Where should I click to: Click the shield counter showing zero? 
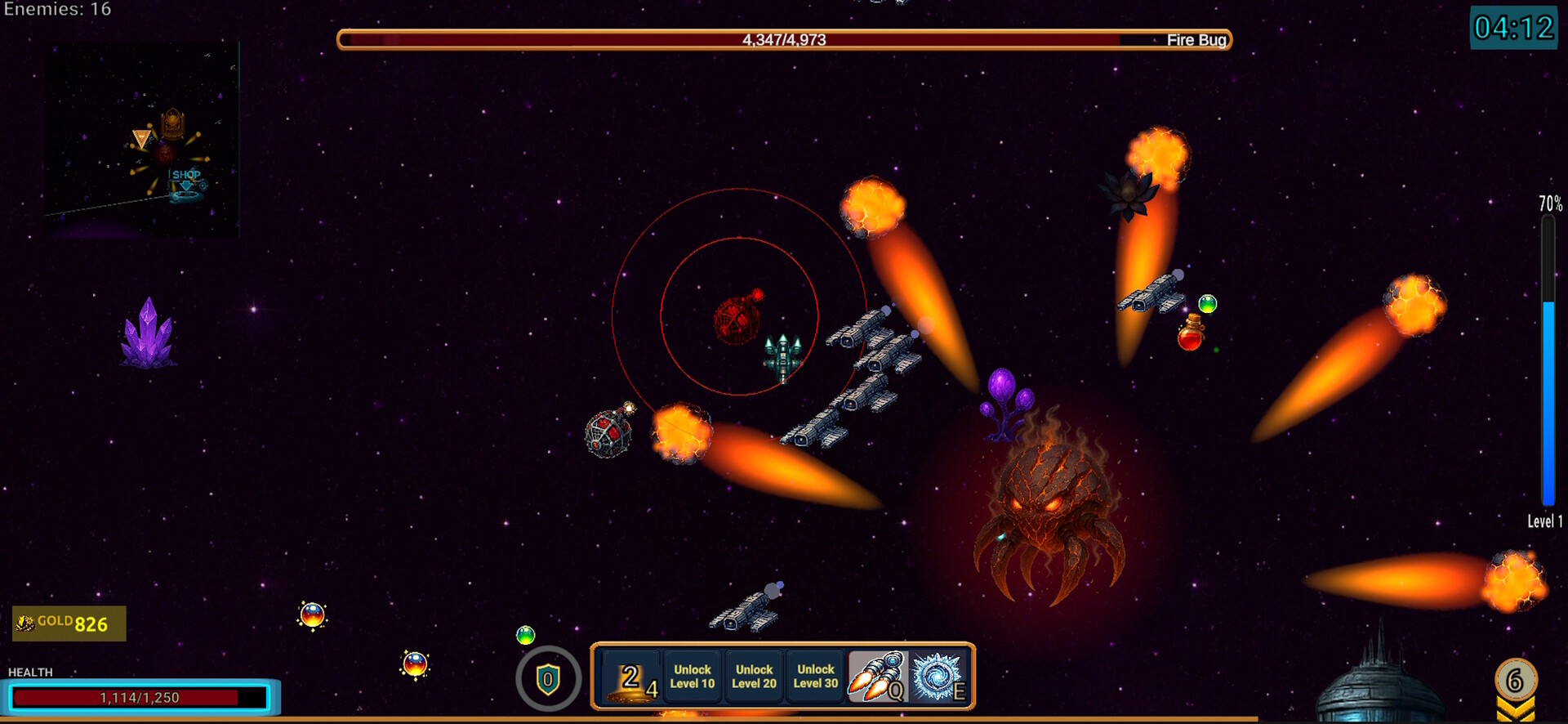[547, 679]
